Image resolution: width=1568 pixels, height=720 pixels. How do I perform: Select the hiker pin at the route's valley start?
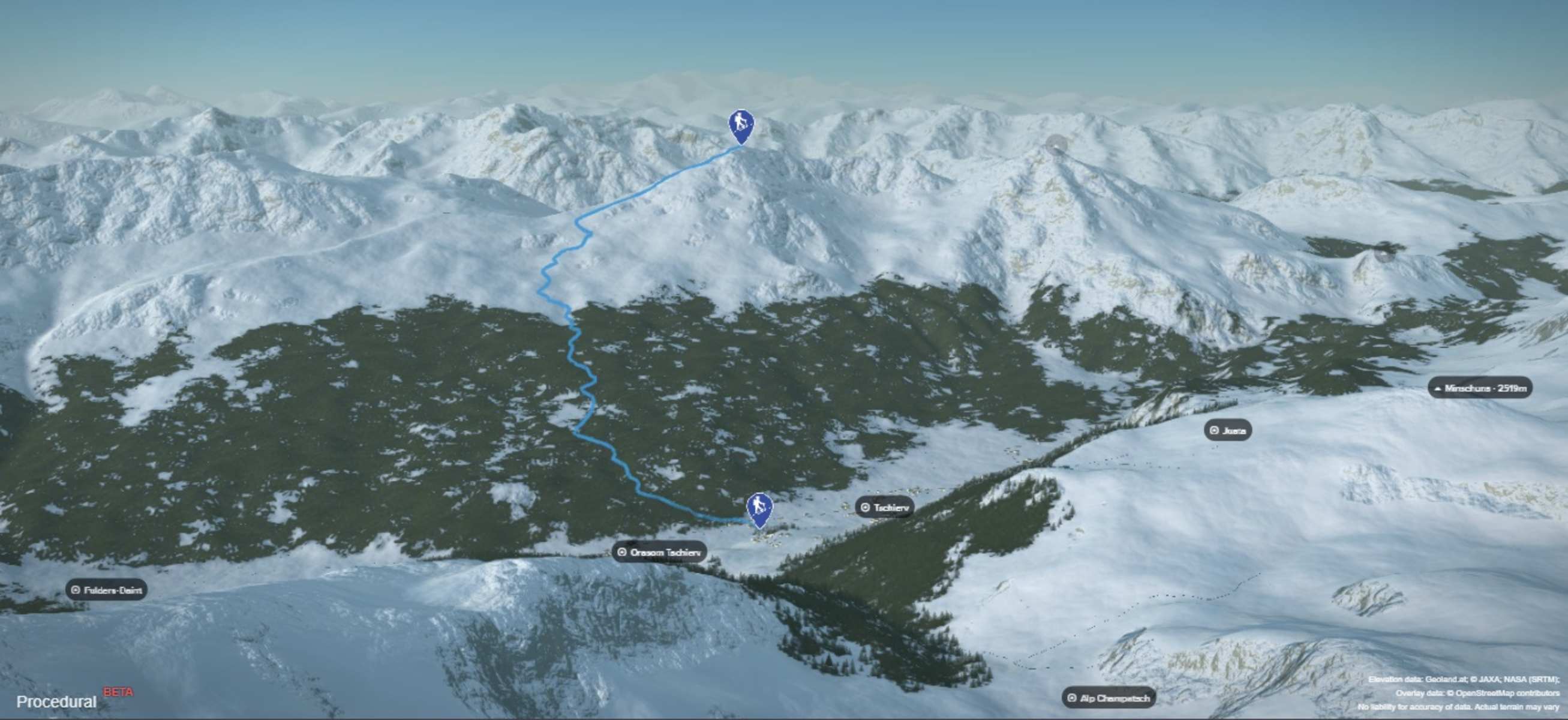click(759, 508)
